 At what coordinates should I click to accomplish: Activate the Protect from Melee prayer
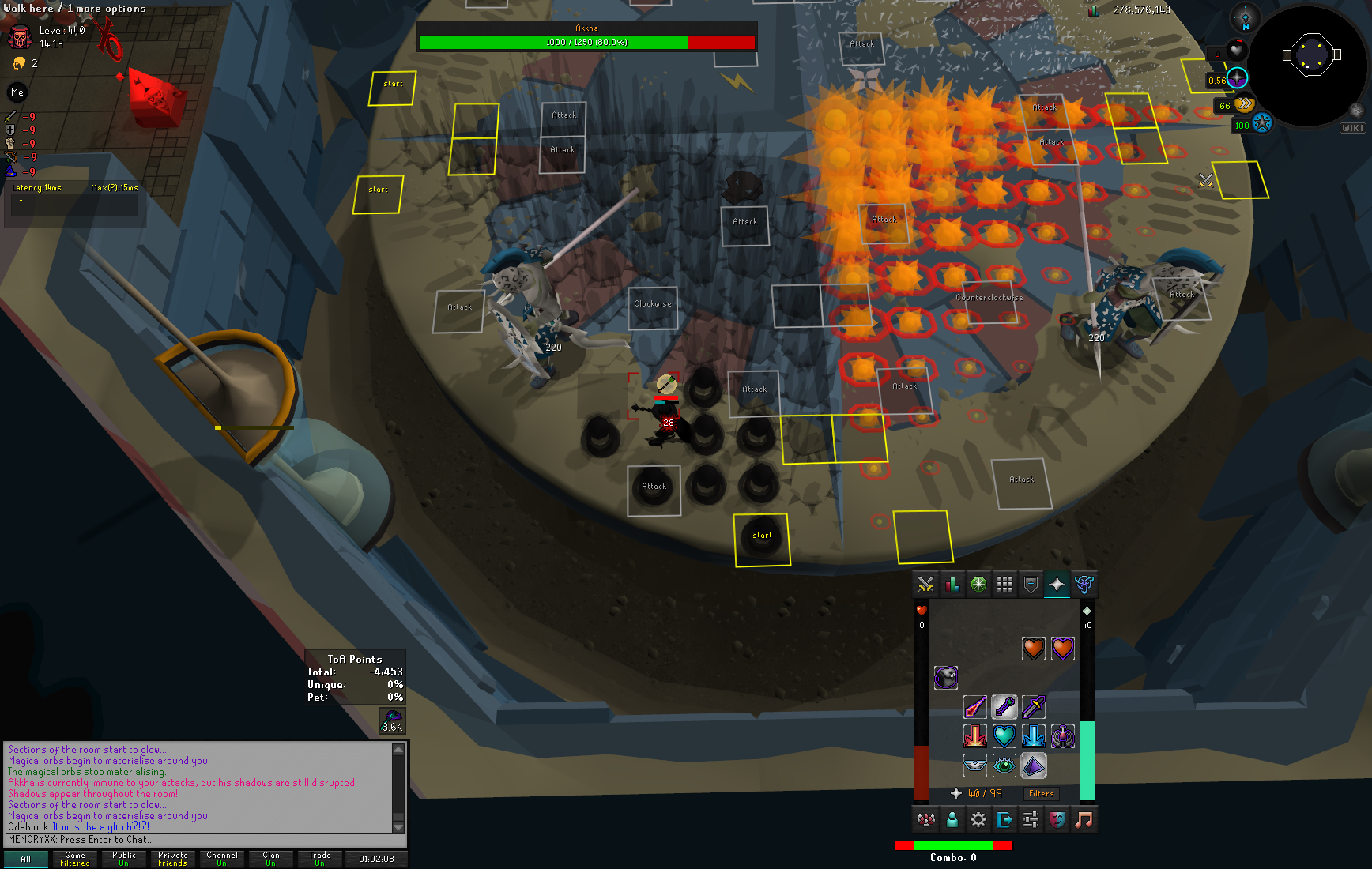pyautogui.click(x=1034, y=706)
